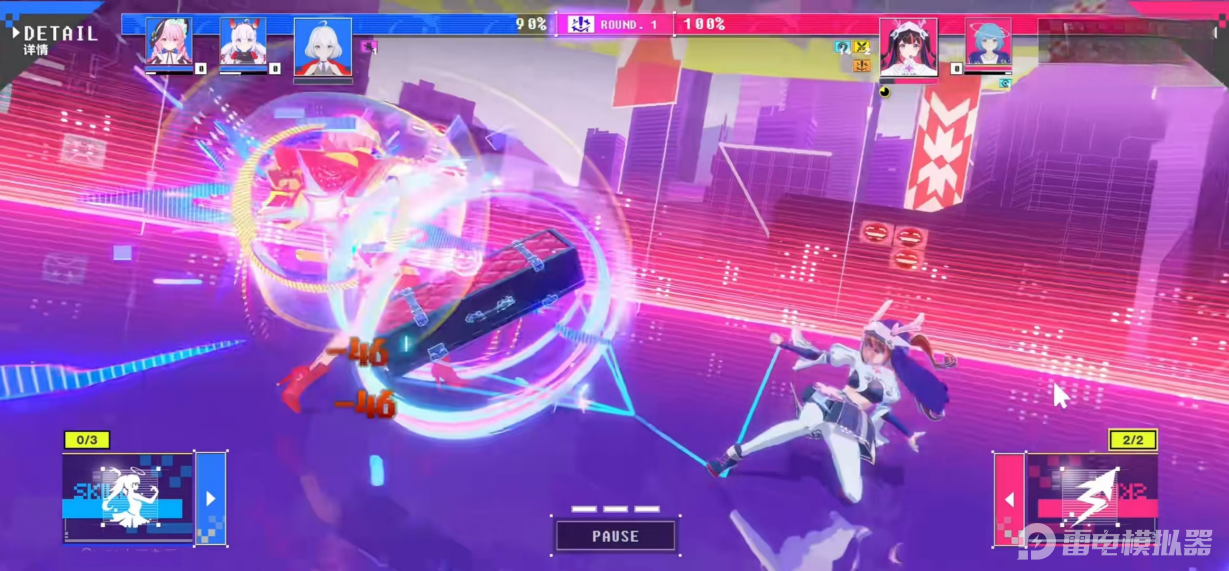Select the white-haired red-horned ally portrait

click(243, 43)
